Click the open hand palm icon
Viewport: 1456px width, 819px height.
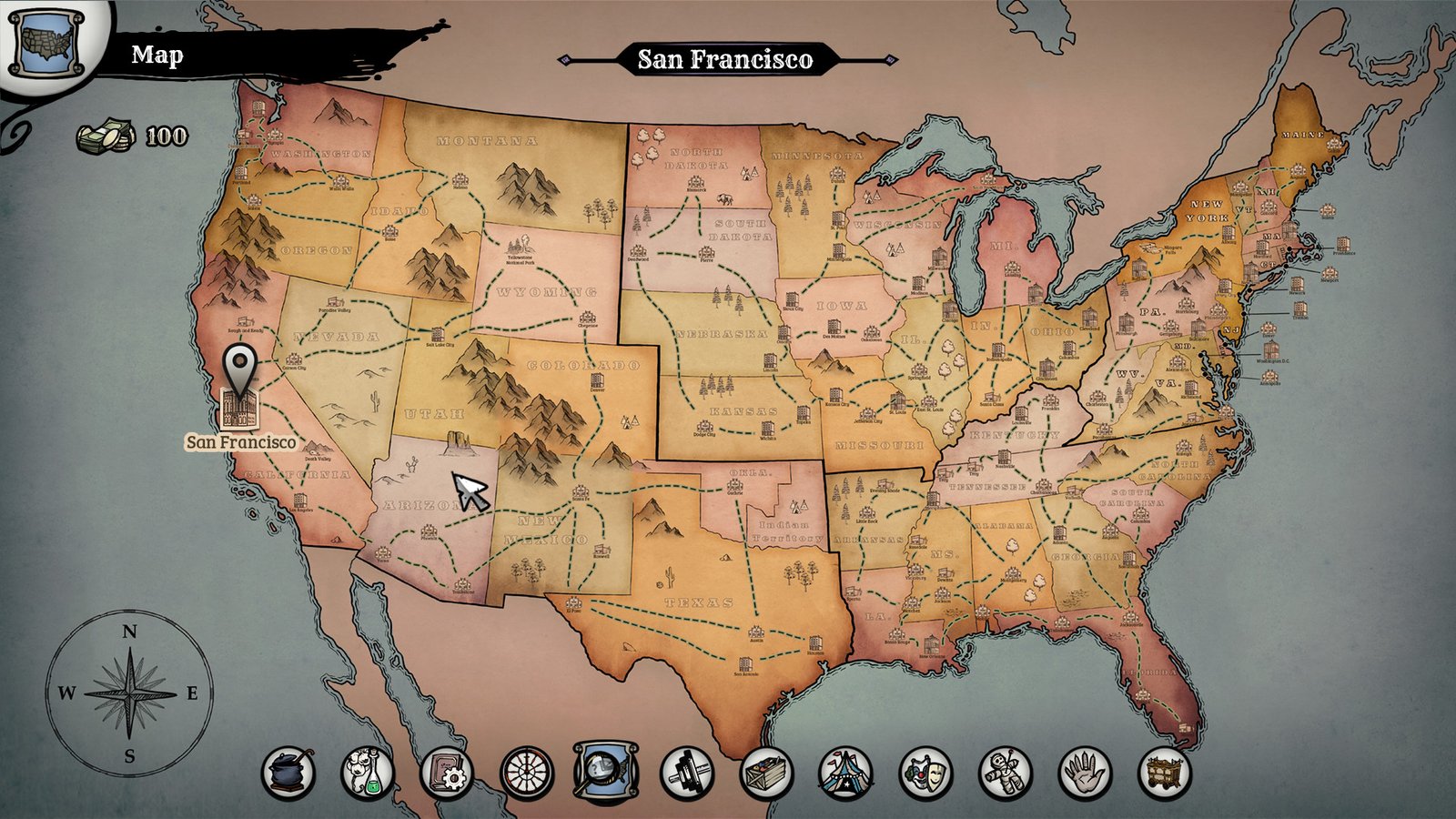click(x=1085, y=773)
